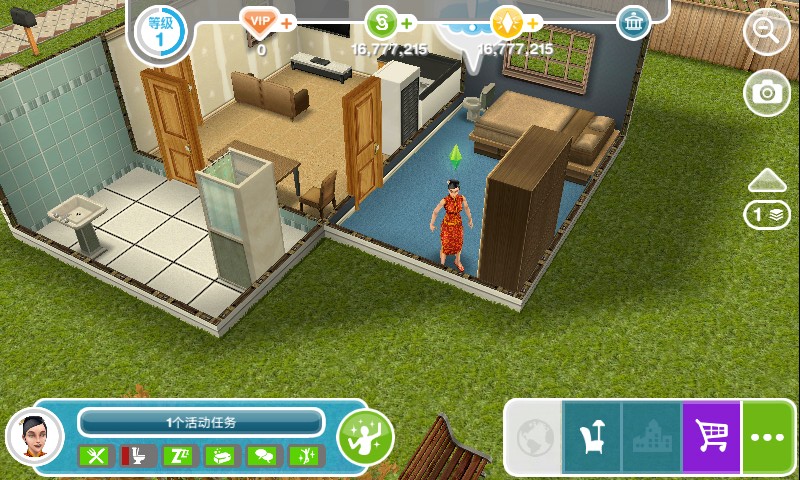This screenshot has height=480, width=800.
Task: Tap the bathtub hygiene need icon
Action: click(x=219, y=456)
